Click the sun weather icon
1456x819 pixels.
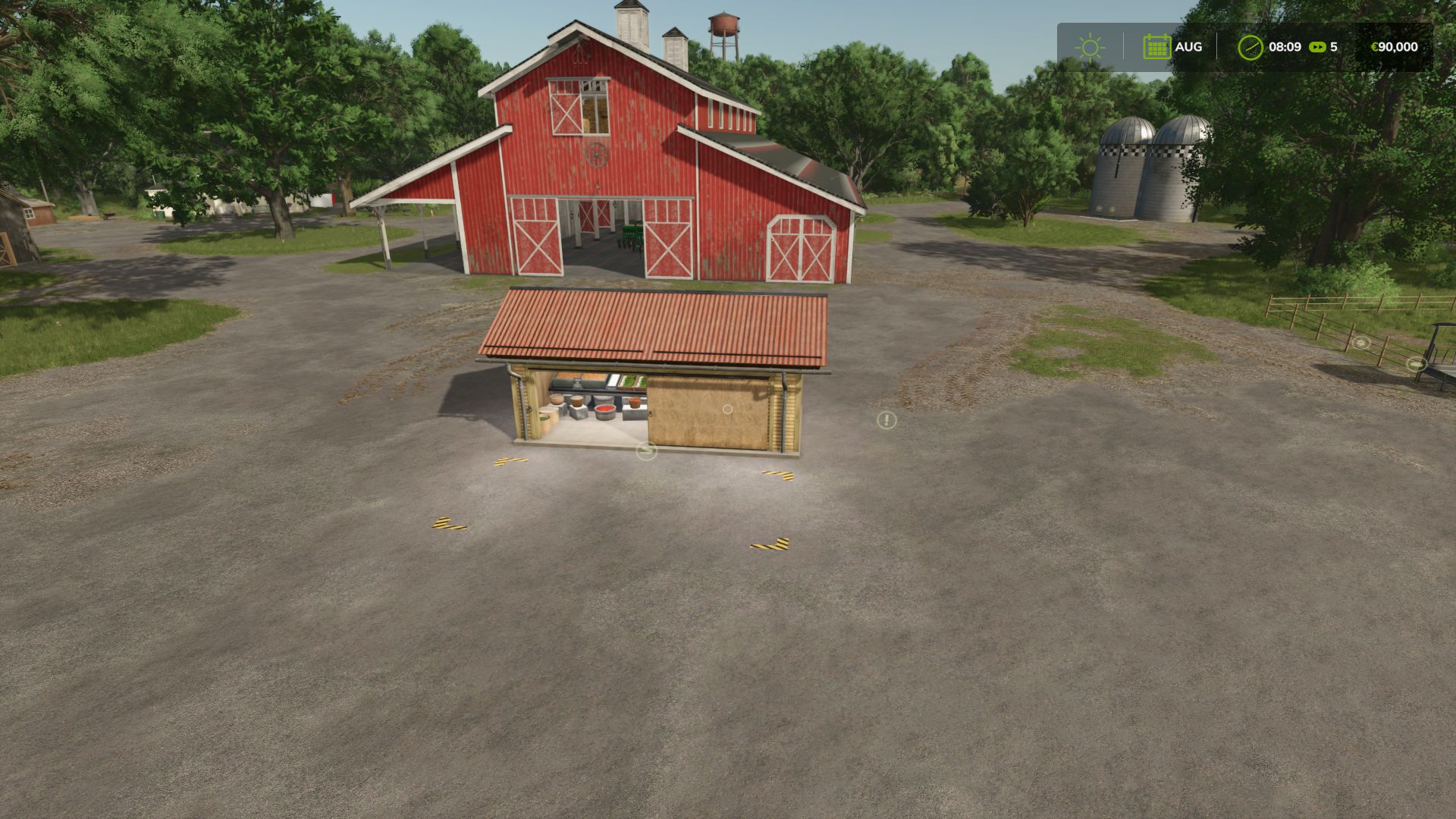click(x=1090, y=47)
